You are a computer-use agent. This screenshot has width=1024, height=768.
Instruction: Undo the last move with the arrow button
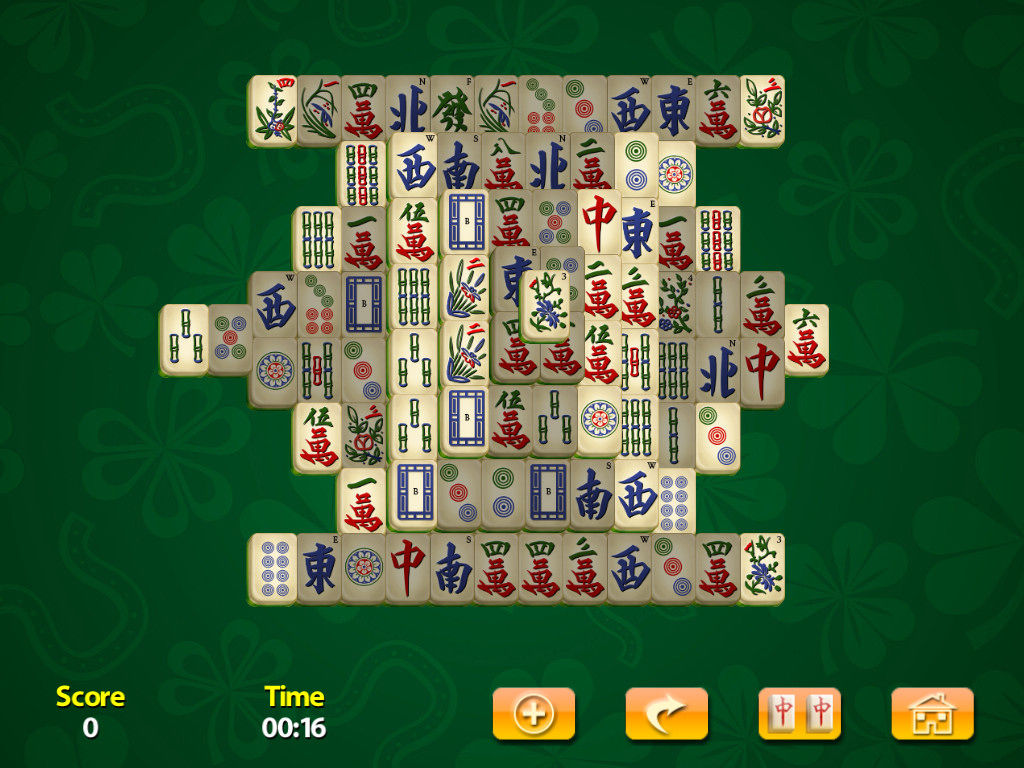coord(666,714)
